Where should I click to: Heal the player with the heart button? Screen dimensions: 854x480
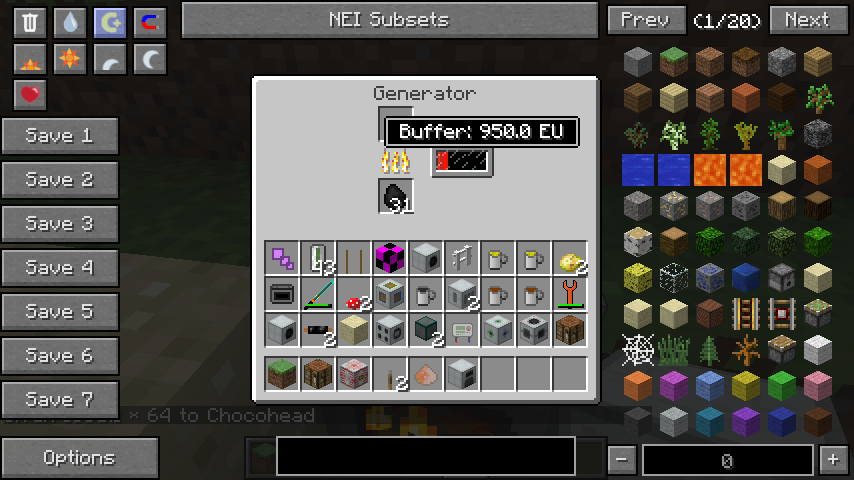[31, 95]
